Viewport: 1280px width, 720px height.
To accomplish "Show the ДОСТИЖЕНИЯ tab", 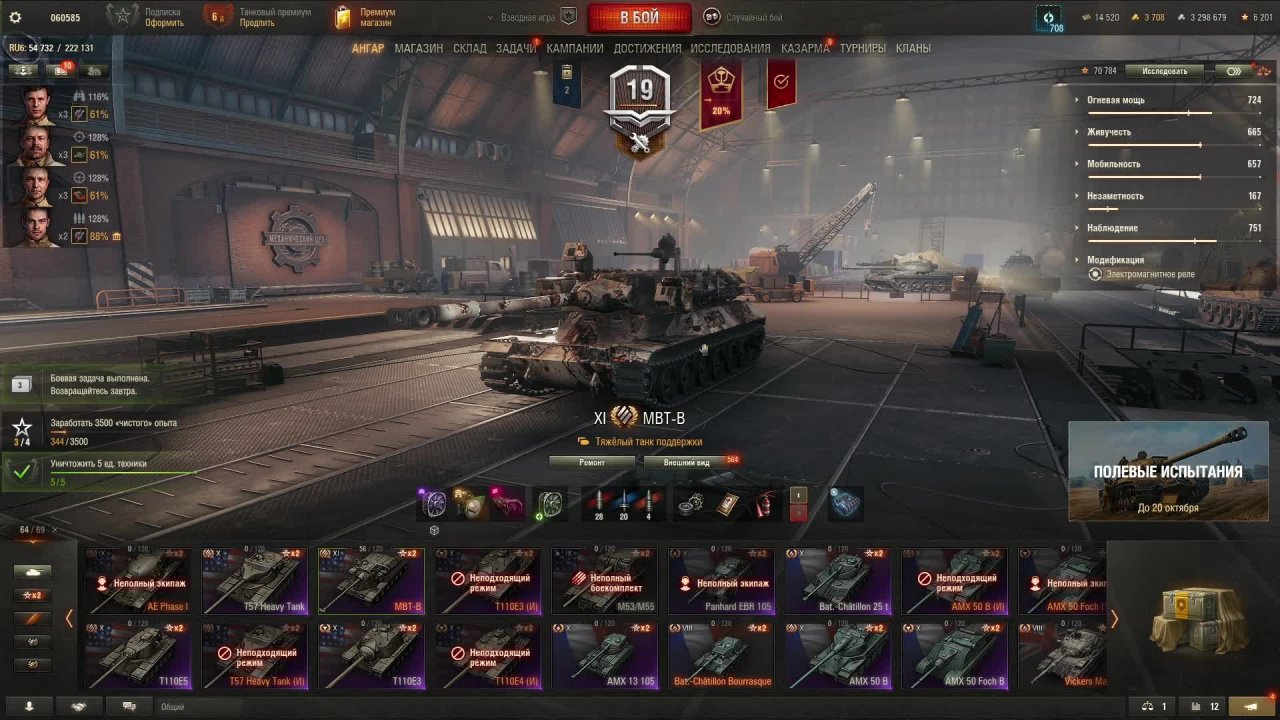I will pos(647,48).
